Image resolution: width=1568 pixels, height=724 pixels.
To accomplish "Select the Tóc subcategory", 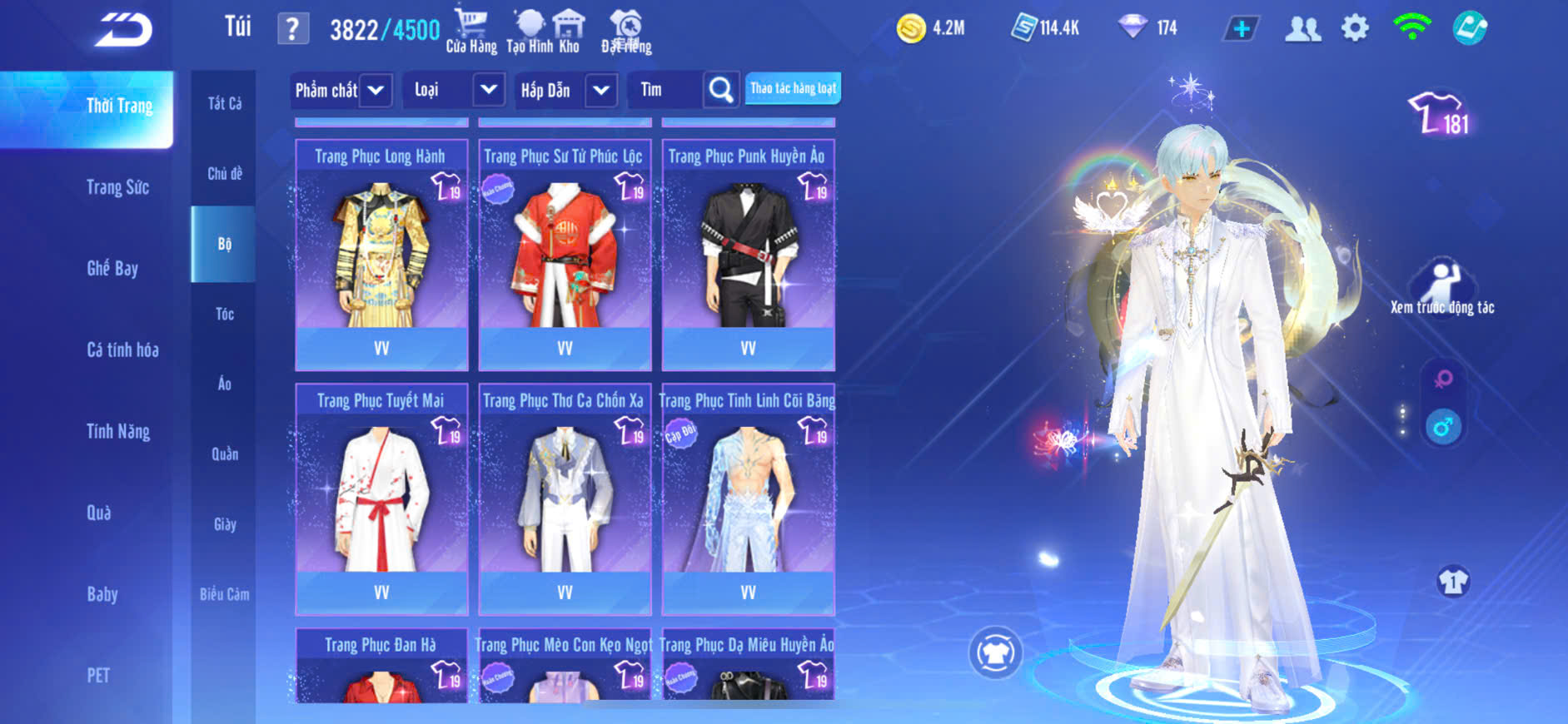I will pyautogui.click(x=224, y=314).
